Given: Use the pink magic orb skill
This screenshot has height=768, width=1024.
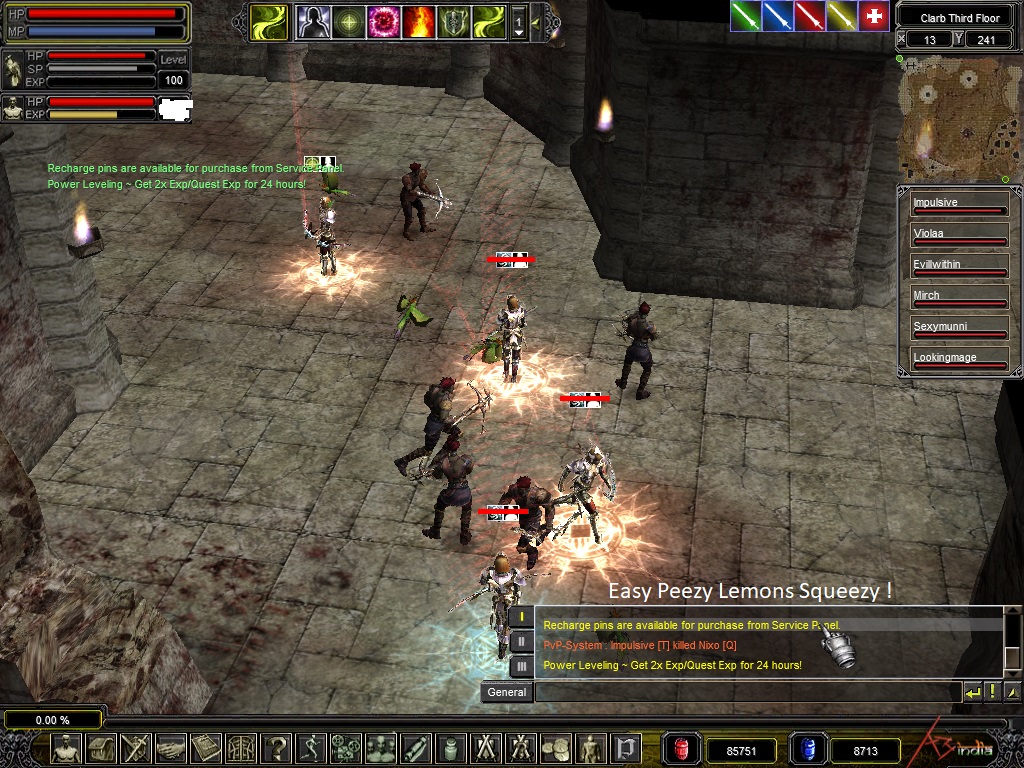Looking at the screenshot, I should (383, 21).
